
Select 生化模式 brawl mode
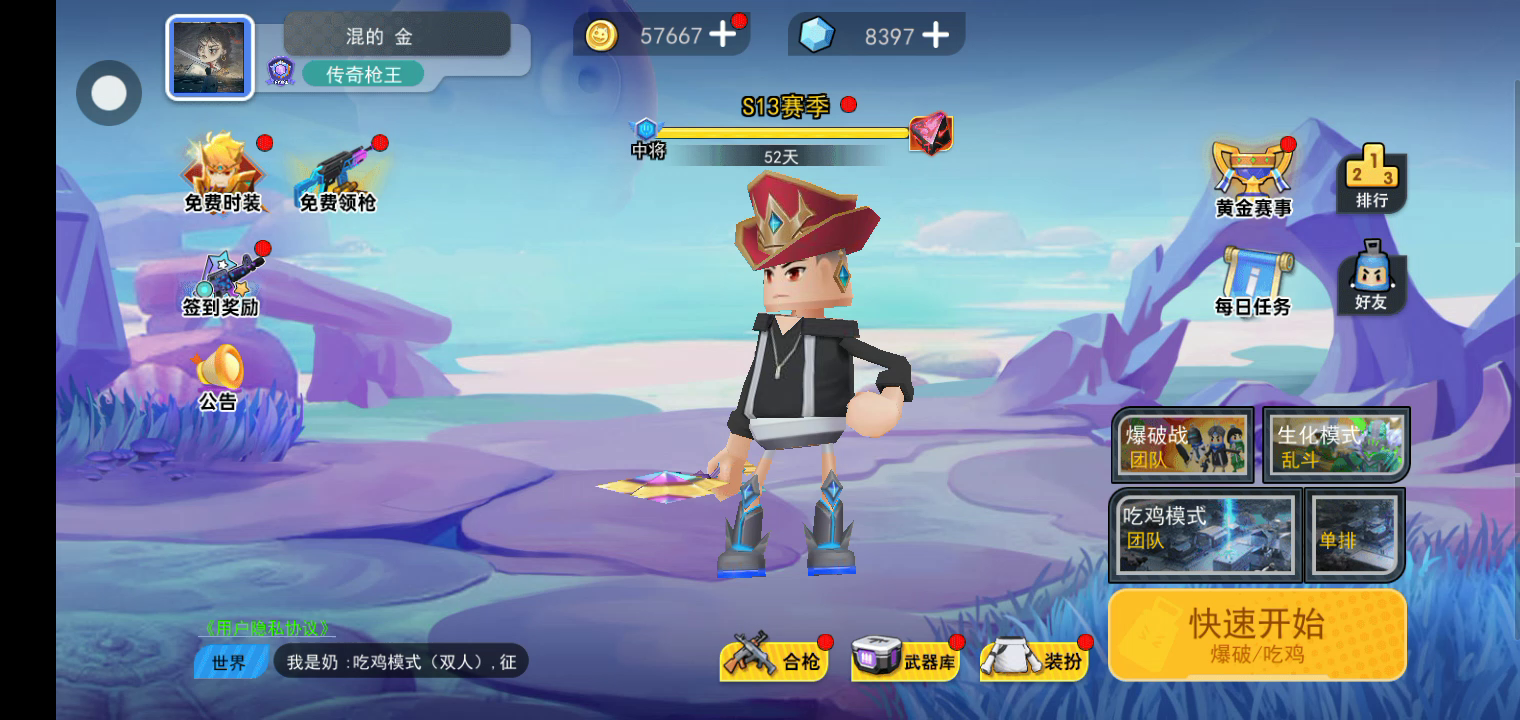coord(1336,445)
